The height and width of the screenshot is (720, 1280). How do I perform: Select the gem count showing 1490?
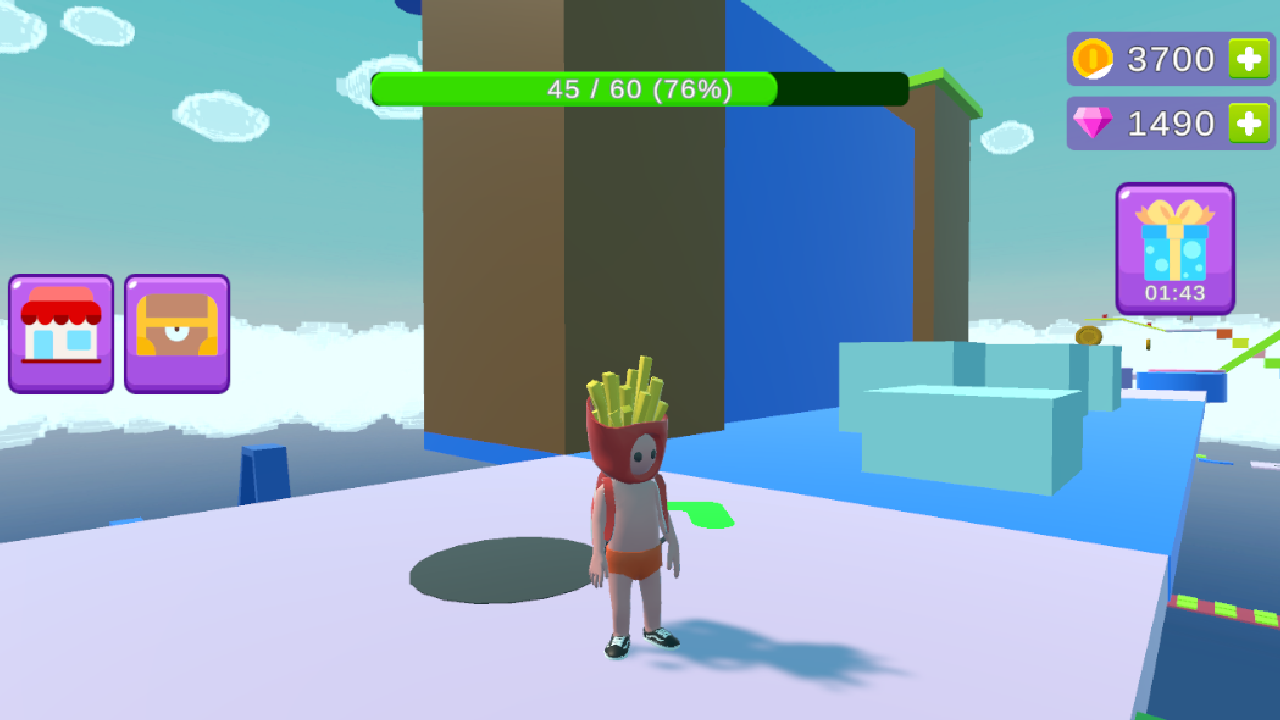[x=1170, y=123]
